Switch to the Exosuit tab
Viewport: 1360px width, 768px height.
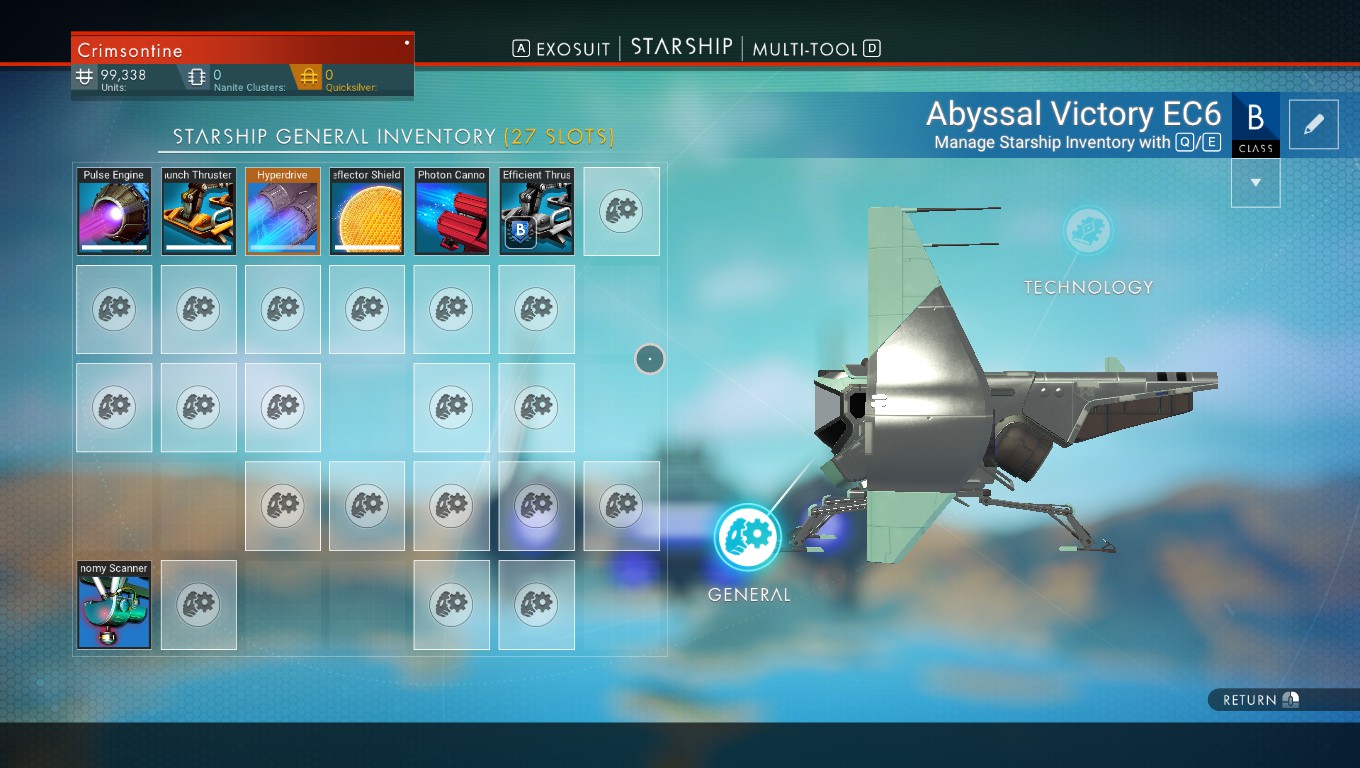point(561,49)
